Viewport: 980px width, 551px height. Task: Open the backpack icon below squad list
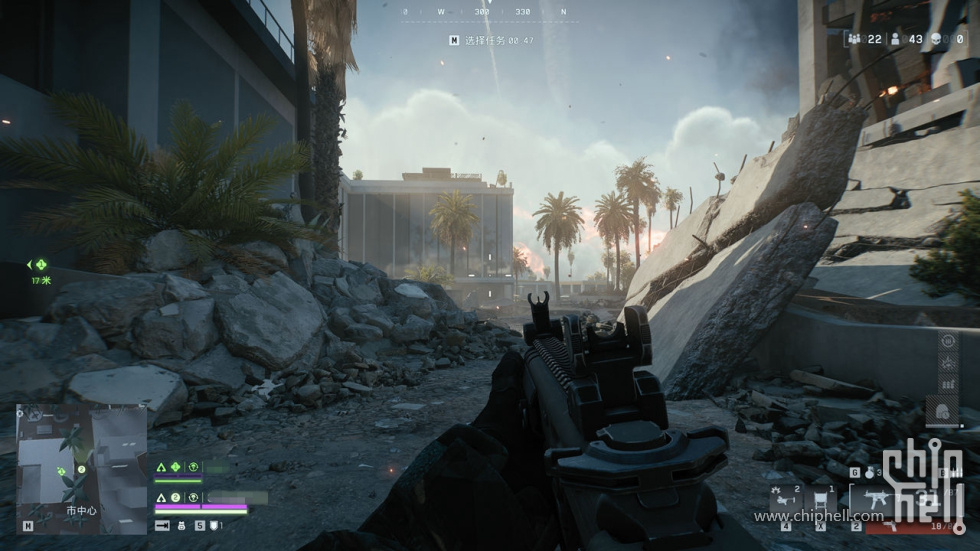(183, 524)
